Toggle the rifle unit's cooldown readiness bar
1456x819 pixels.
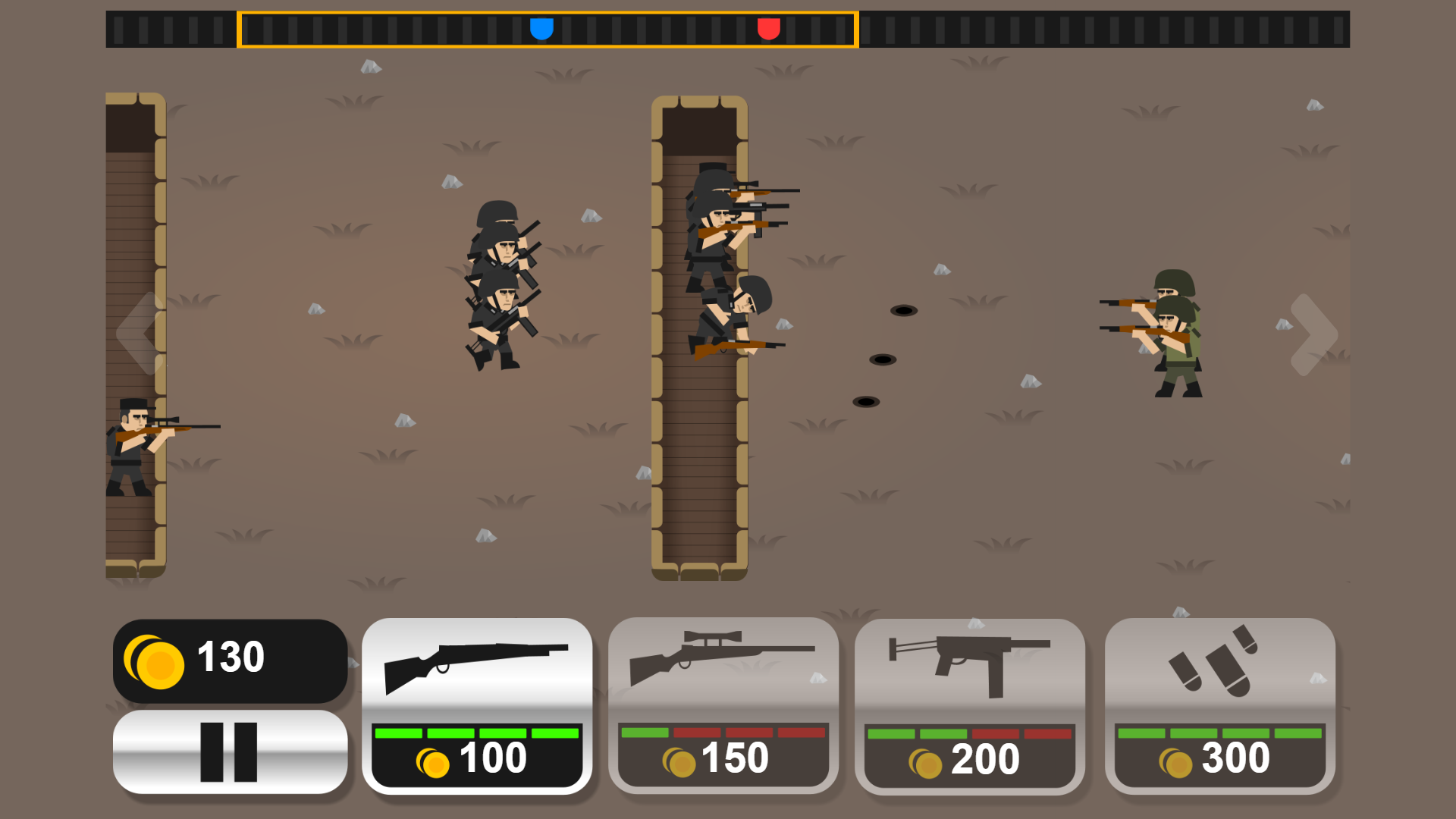click(478, 734)
